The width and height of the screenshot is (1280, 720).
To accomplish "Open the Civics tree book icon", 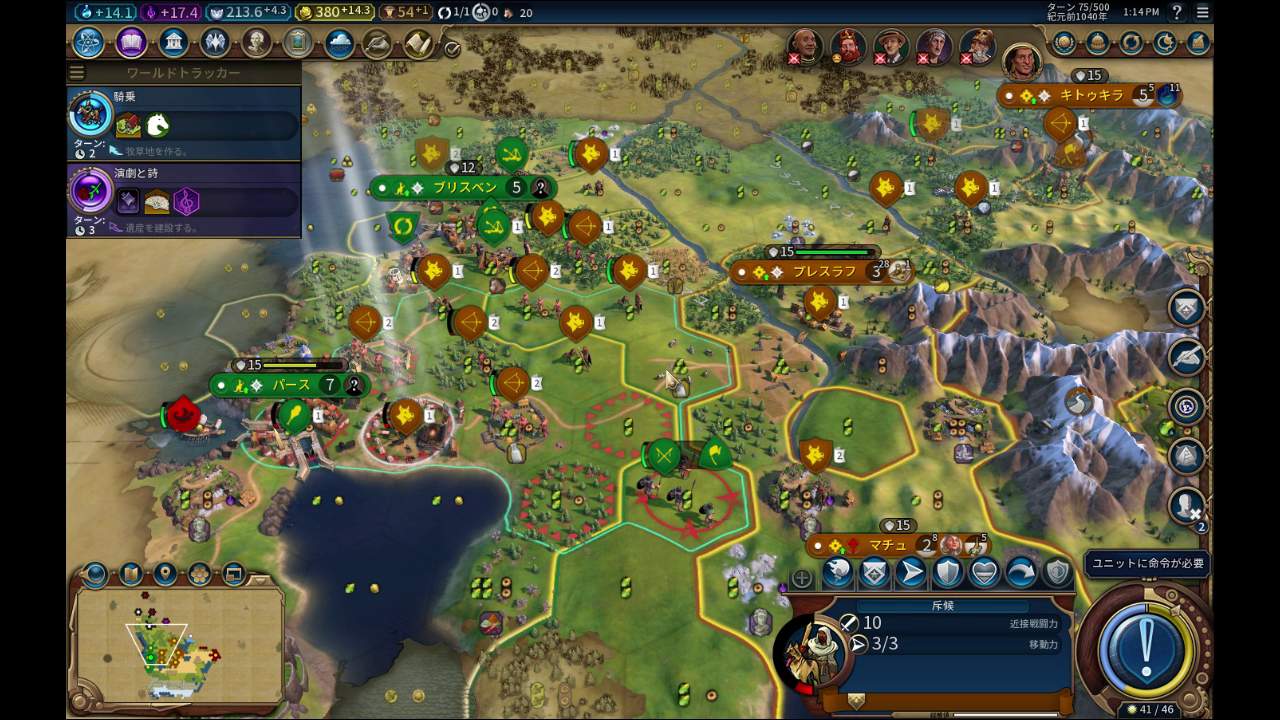I will pos(131,43).
